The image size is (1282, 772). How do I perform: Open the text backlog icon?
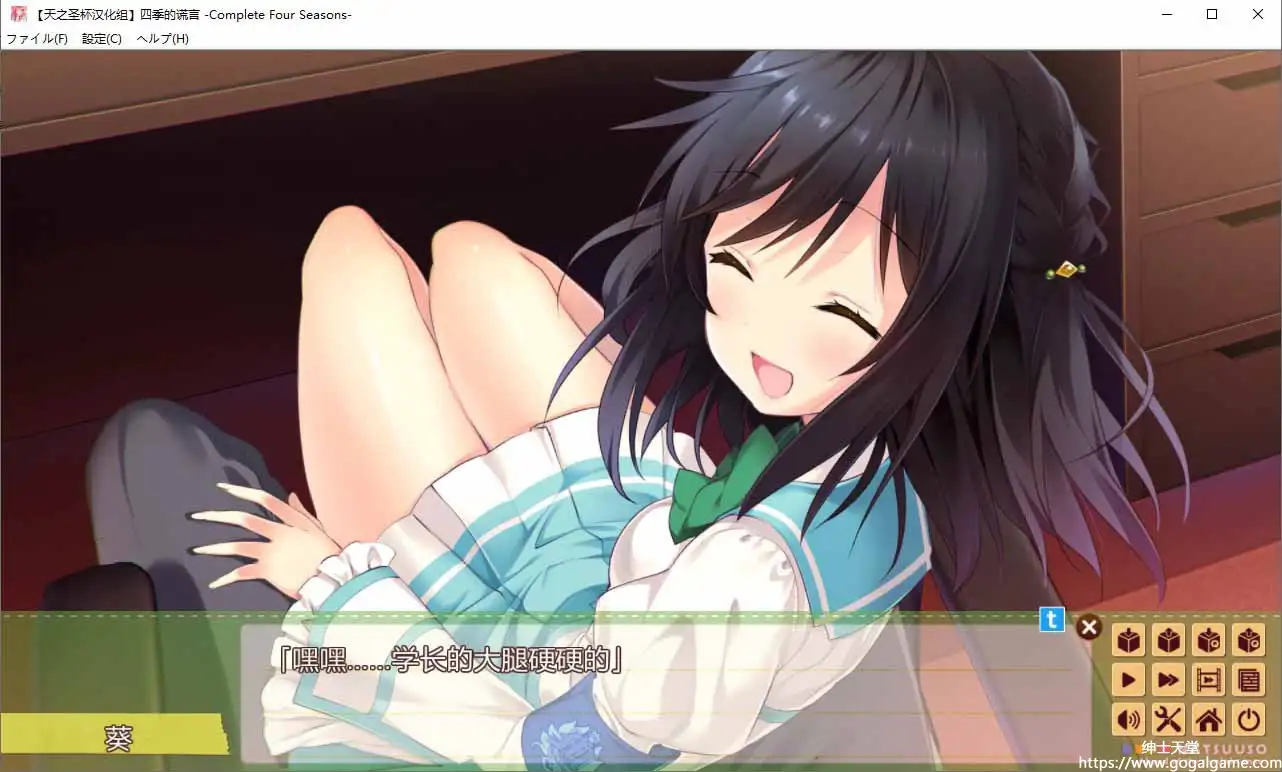[x=1248, y=680]
